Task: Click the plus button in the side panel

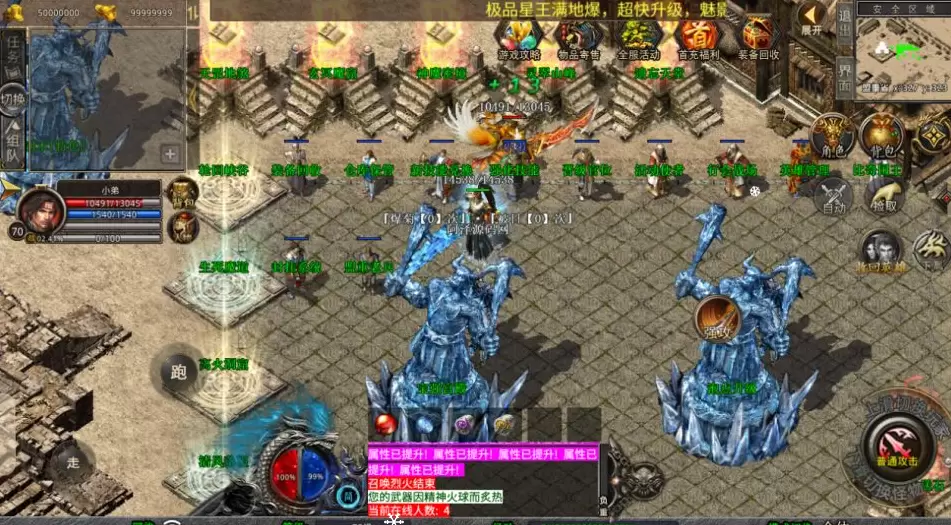Action: pos(170,154)
